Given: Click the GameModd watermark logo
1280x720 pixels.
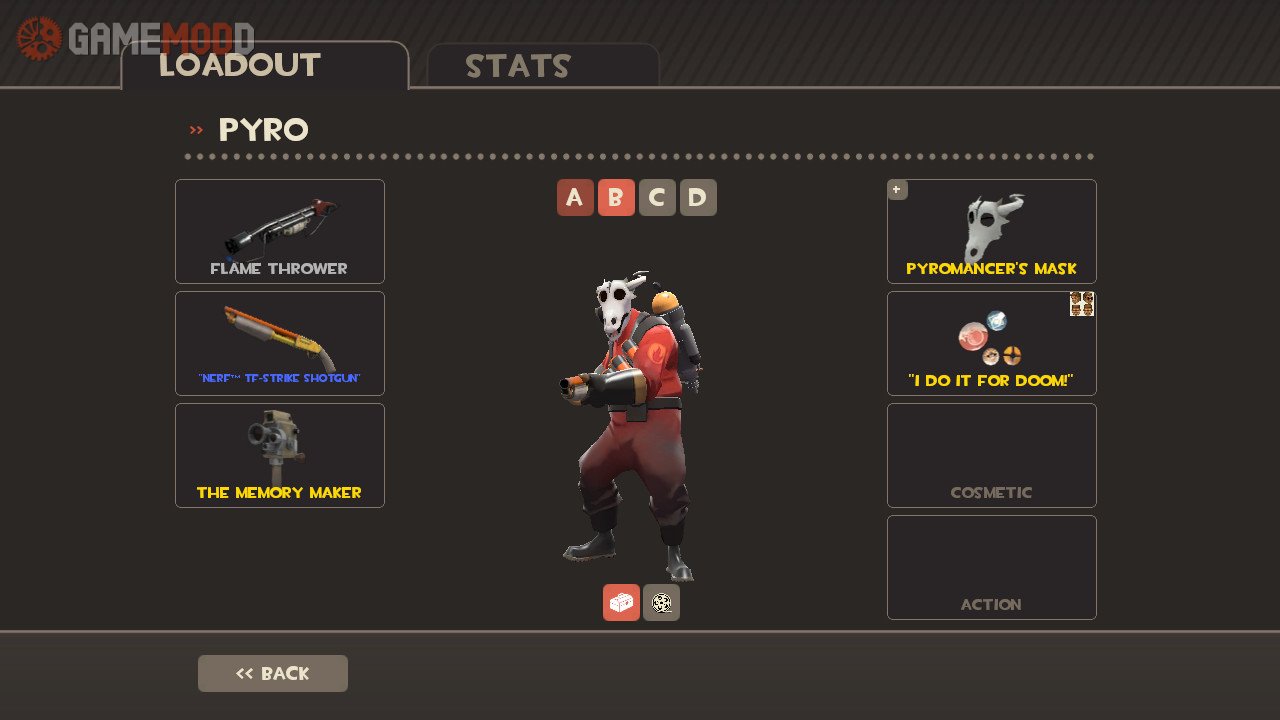Looking at the screenshot, I should coord(135,38).
